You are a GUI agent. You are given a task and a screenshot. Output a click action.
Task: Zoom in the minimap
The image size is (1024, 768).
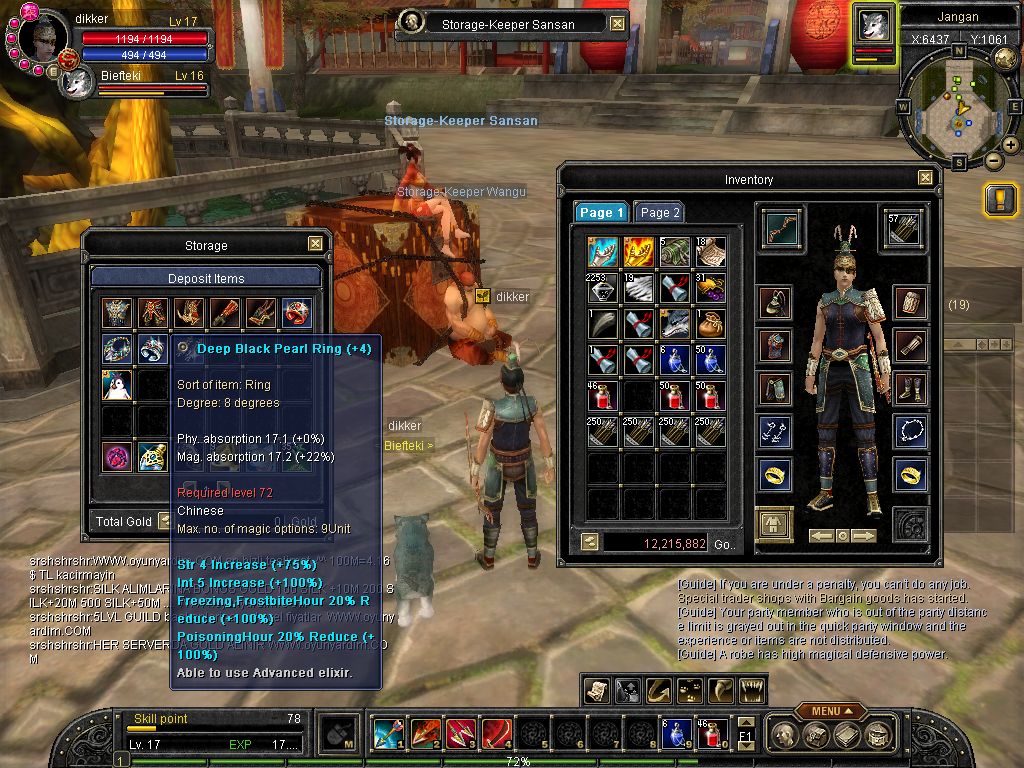point(1010,145)
